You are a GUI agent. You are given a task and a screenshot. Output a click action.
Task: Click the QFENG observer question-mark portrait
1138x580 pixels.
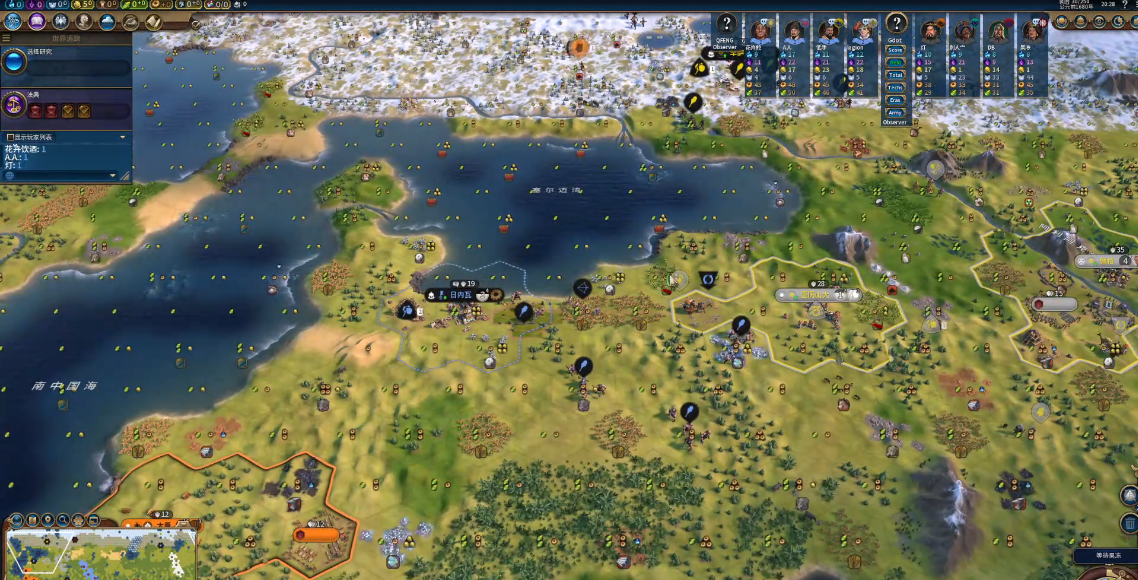click(726, 25)
